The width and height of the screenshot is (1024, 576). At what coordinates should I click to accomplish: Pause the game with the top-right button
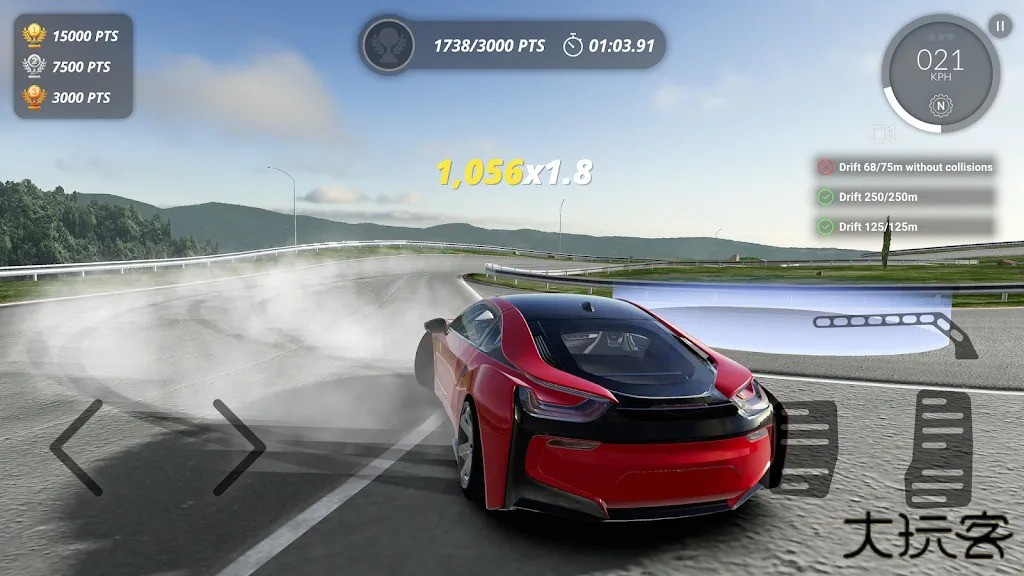coord(1000,26)
